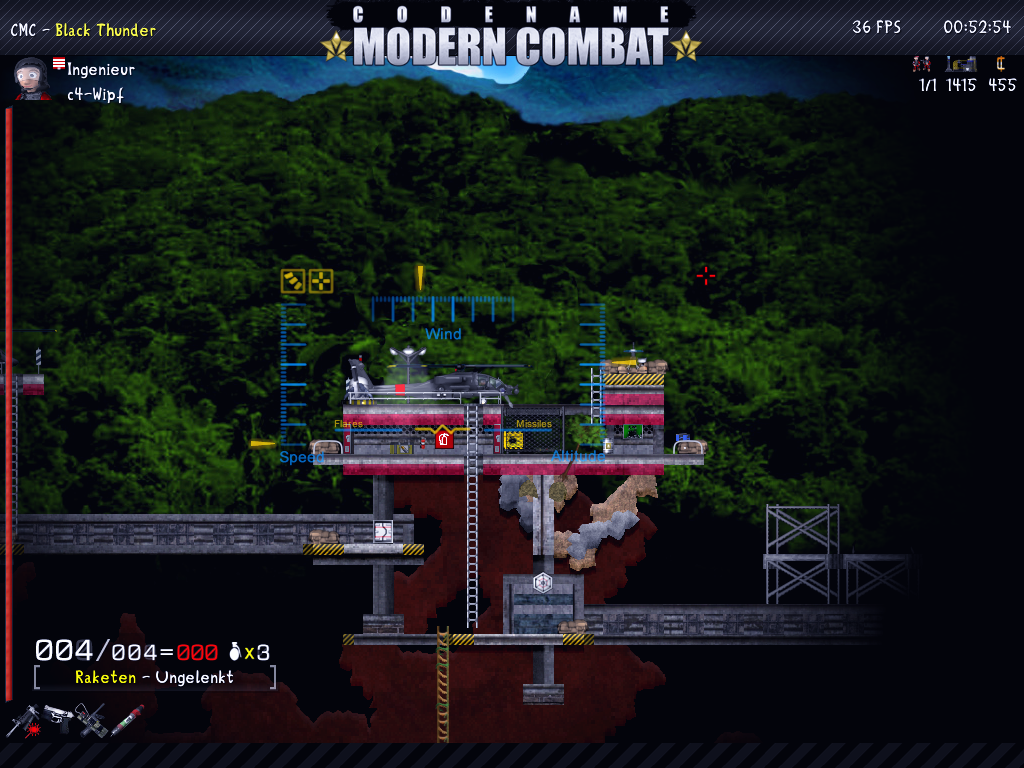Click the crew members icon

[921, 64]
